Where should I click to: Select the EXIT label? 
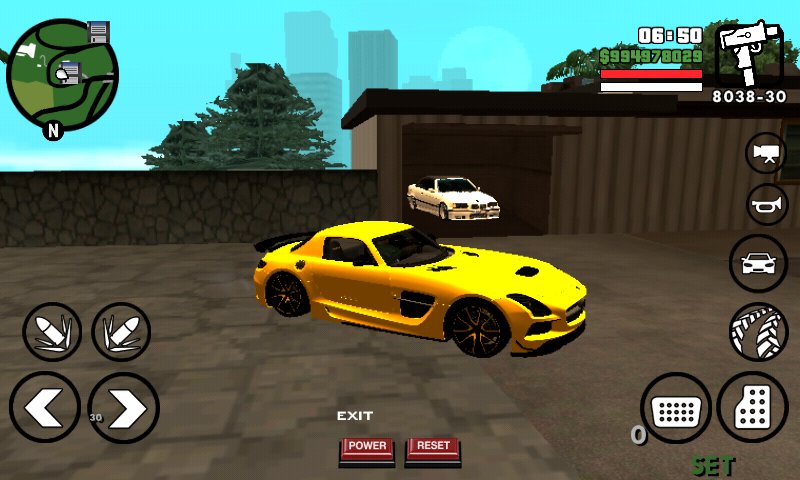click(354, 416)
